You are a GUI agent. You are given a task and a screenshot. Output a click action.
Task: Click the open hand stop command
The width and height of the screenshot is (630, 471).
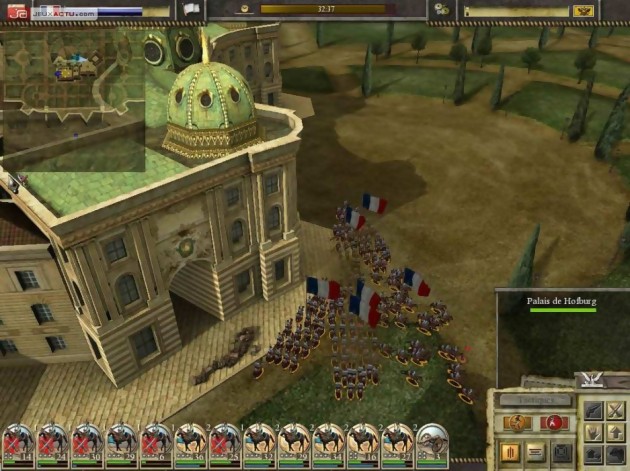592,432
